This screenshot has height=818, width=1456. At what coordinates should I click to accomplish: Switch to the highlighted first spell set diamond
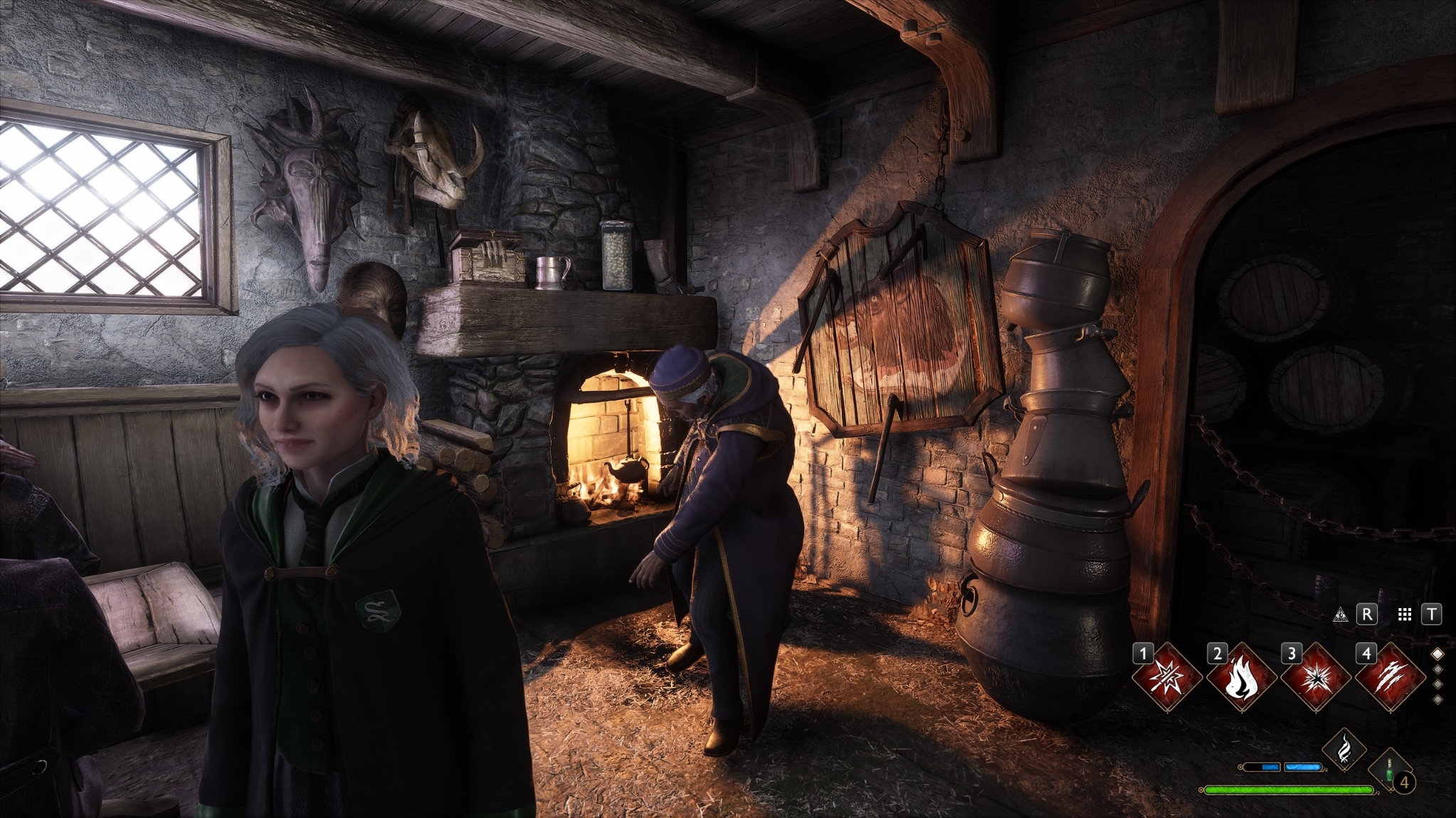(1437, 654)
